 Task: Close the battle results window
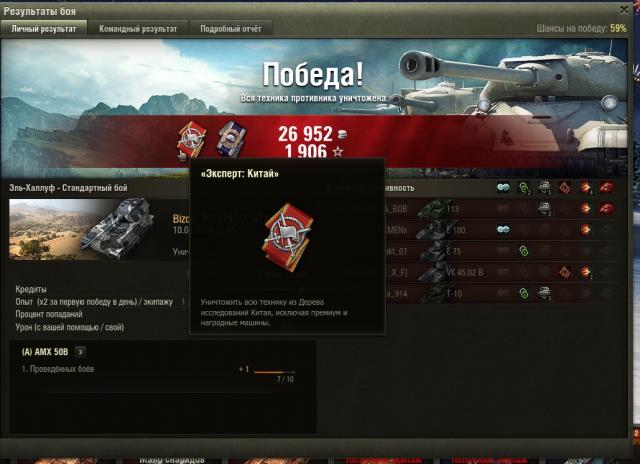[x=629, y=10]
